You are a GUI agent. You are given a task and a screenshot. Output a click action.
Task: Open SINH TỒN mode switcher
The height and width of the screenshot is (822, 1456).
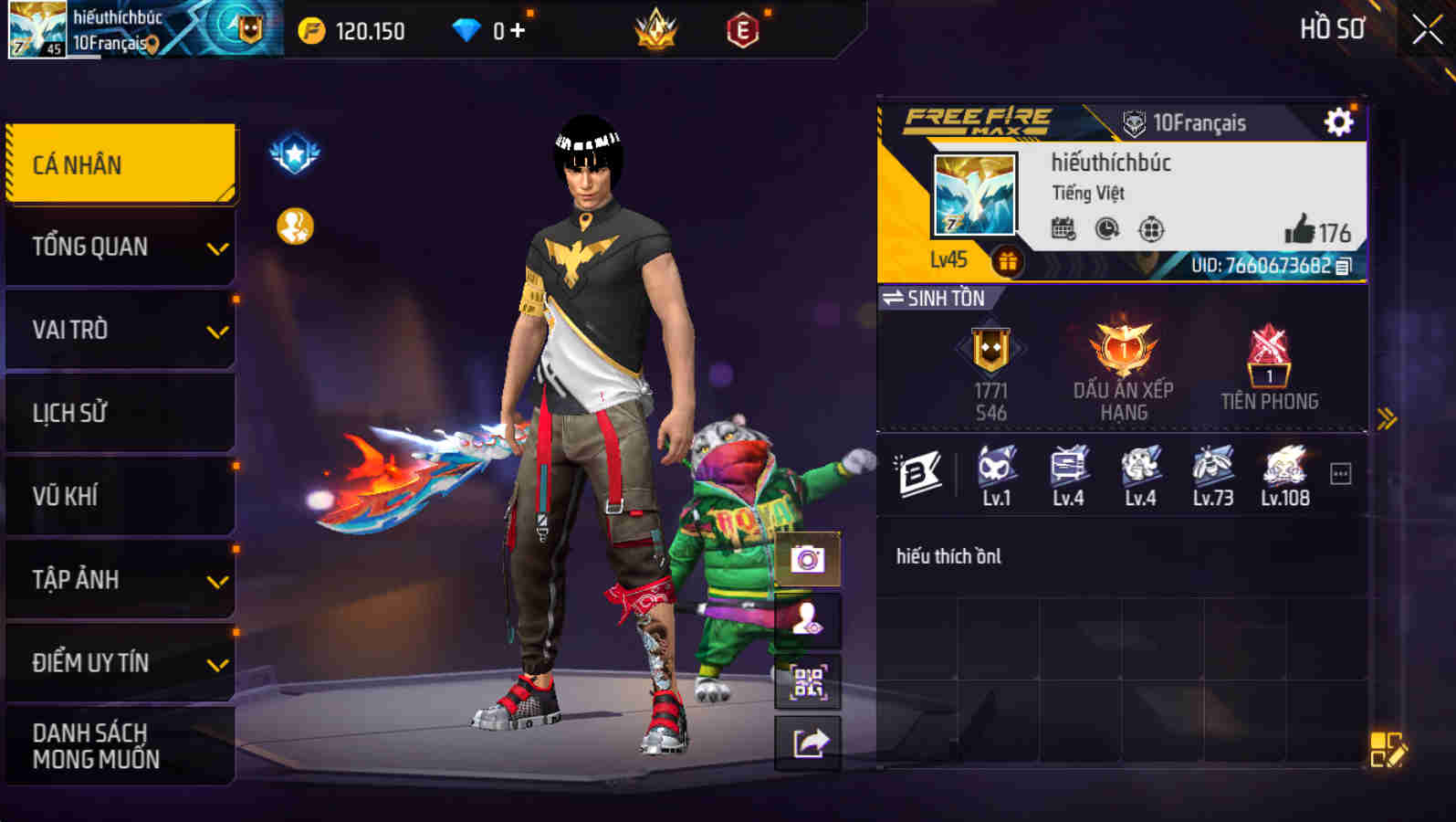[936, 299]
